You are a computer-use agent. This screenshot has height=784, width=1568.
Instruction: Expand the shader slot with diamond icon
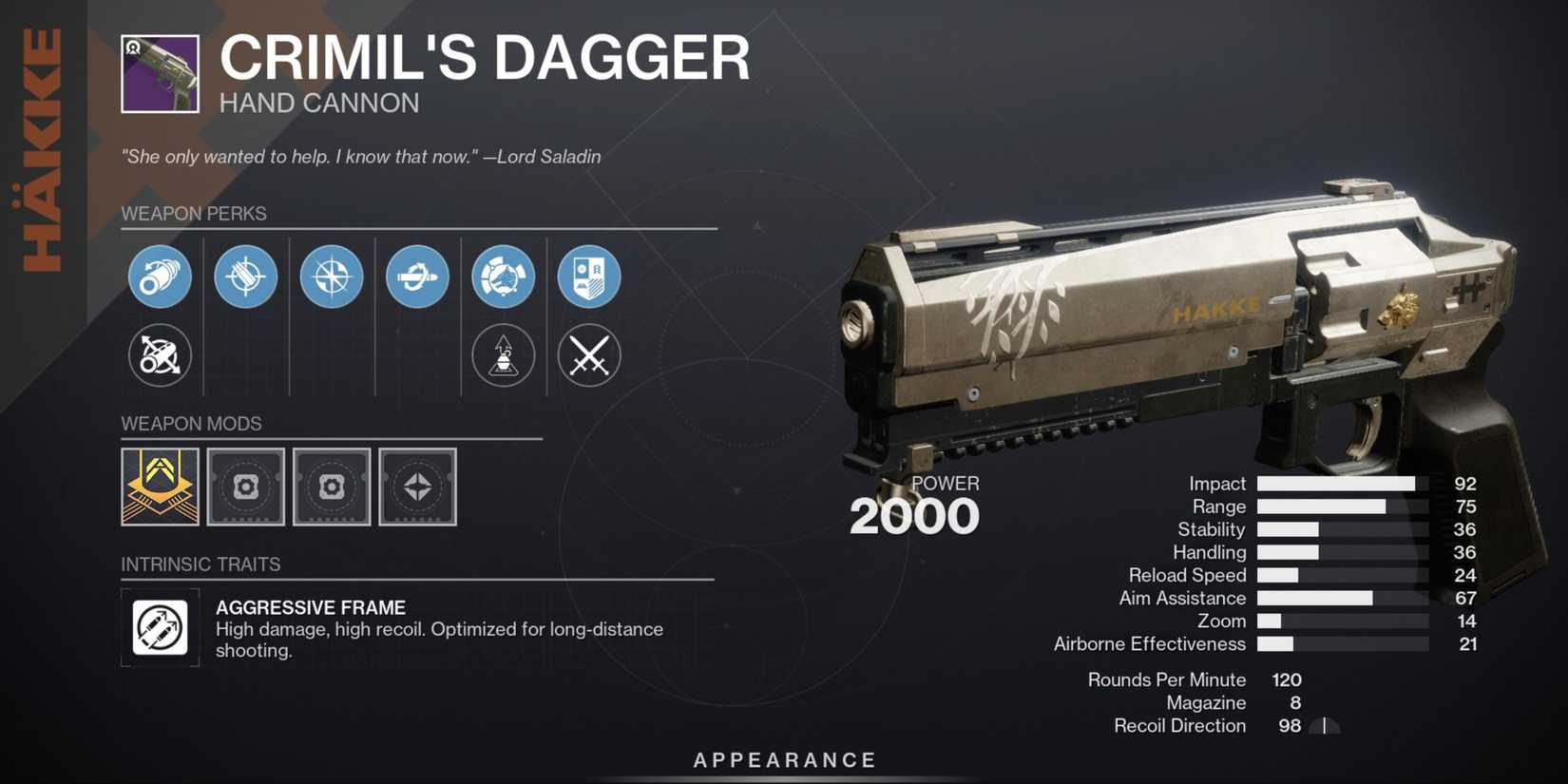pyautogui.click(x=417, y=487)
